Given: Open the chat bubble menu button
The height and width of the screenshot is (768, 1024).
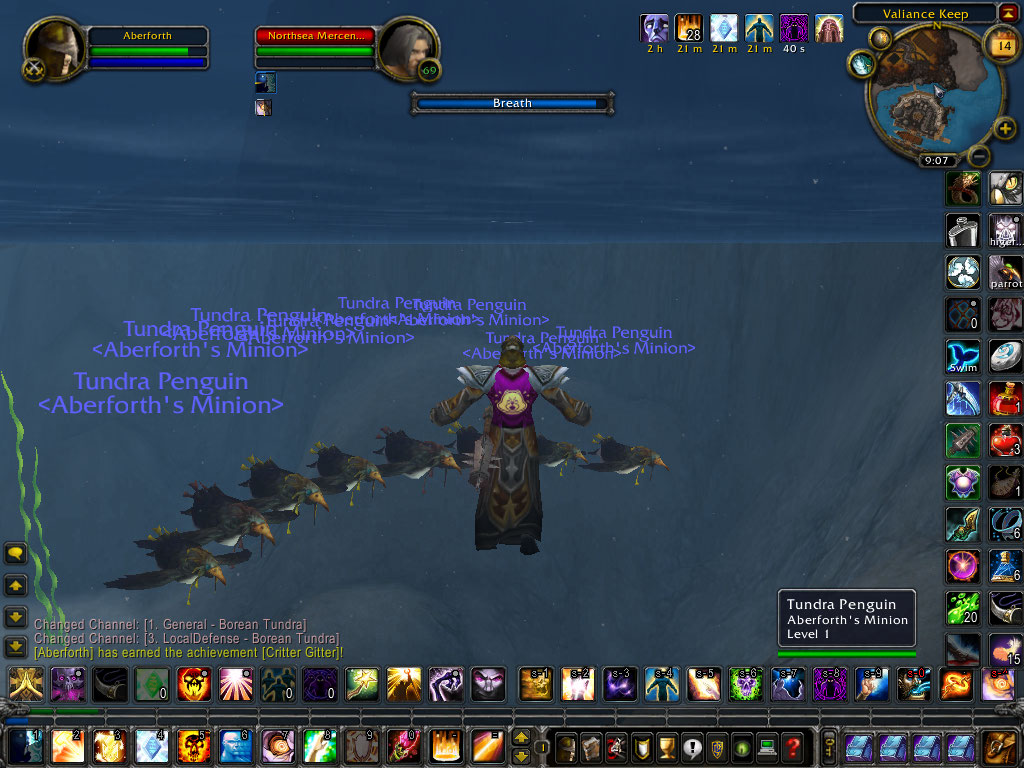Looking at the screenshot, I should pyautogui.click(x=16, y=553).
